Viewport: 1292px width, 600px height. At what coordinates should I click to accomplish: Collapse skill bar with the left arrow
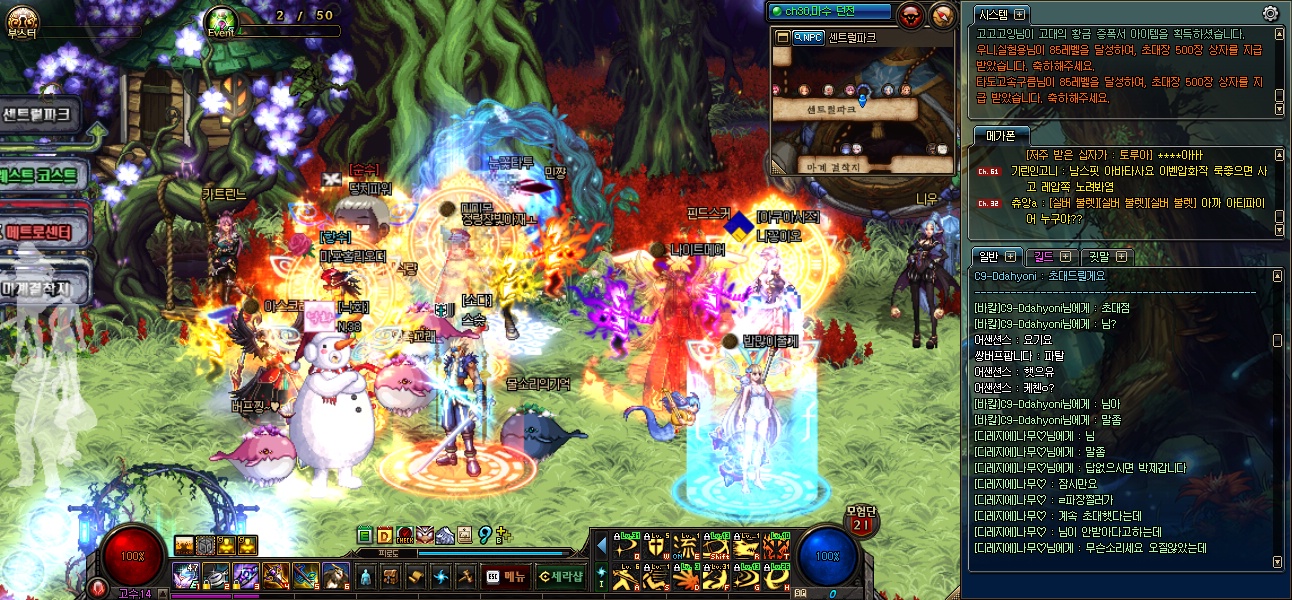coord(601,545)
